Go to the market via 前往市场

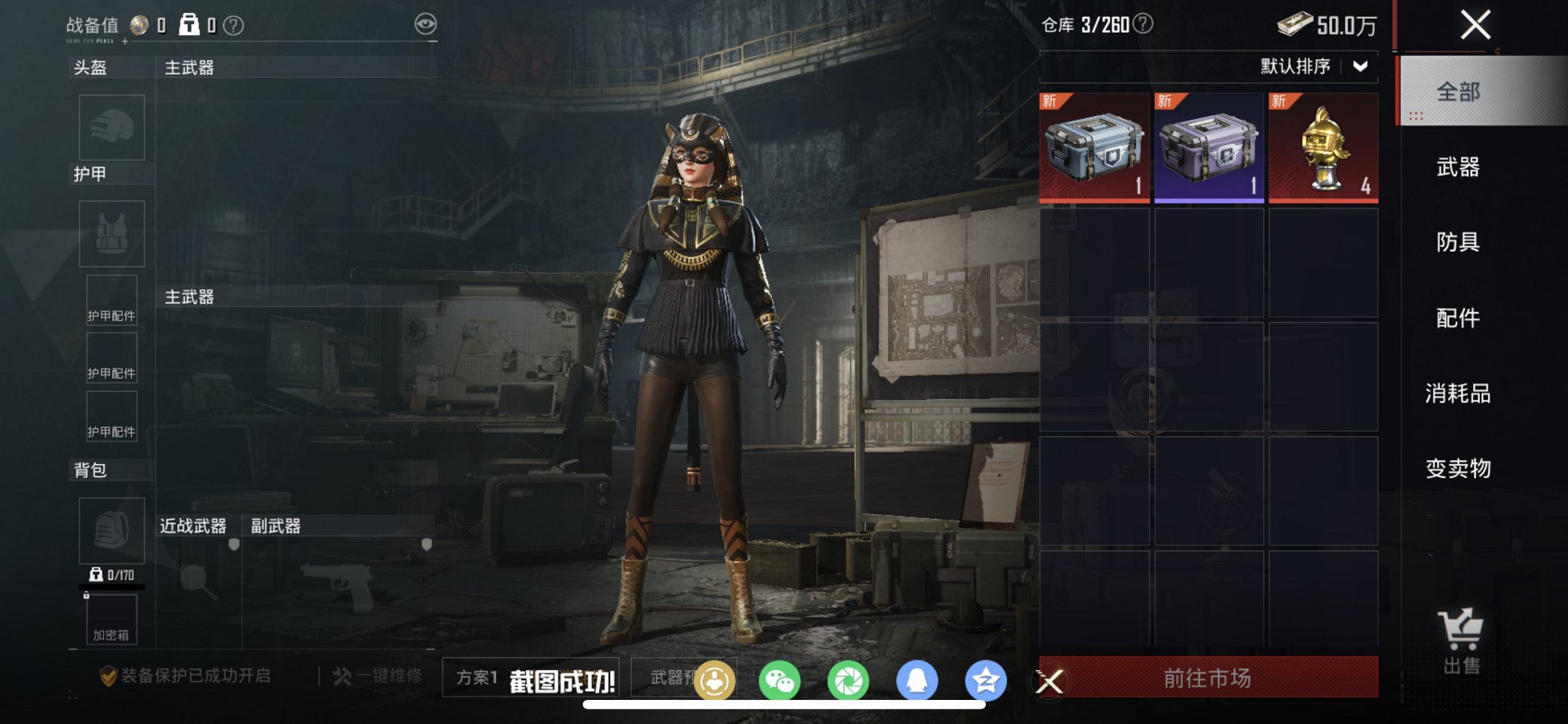[x=1207, y=678]
